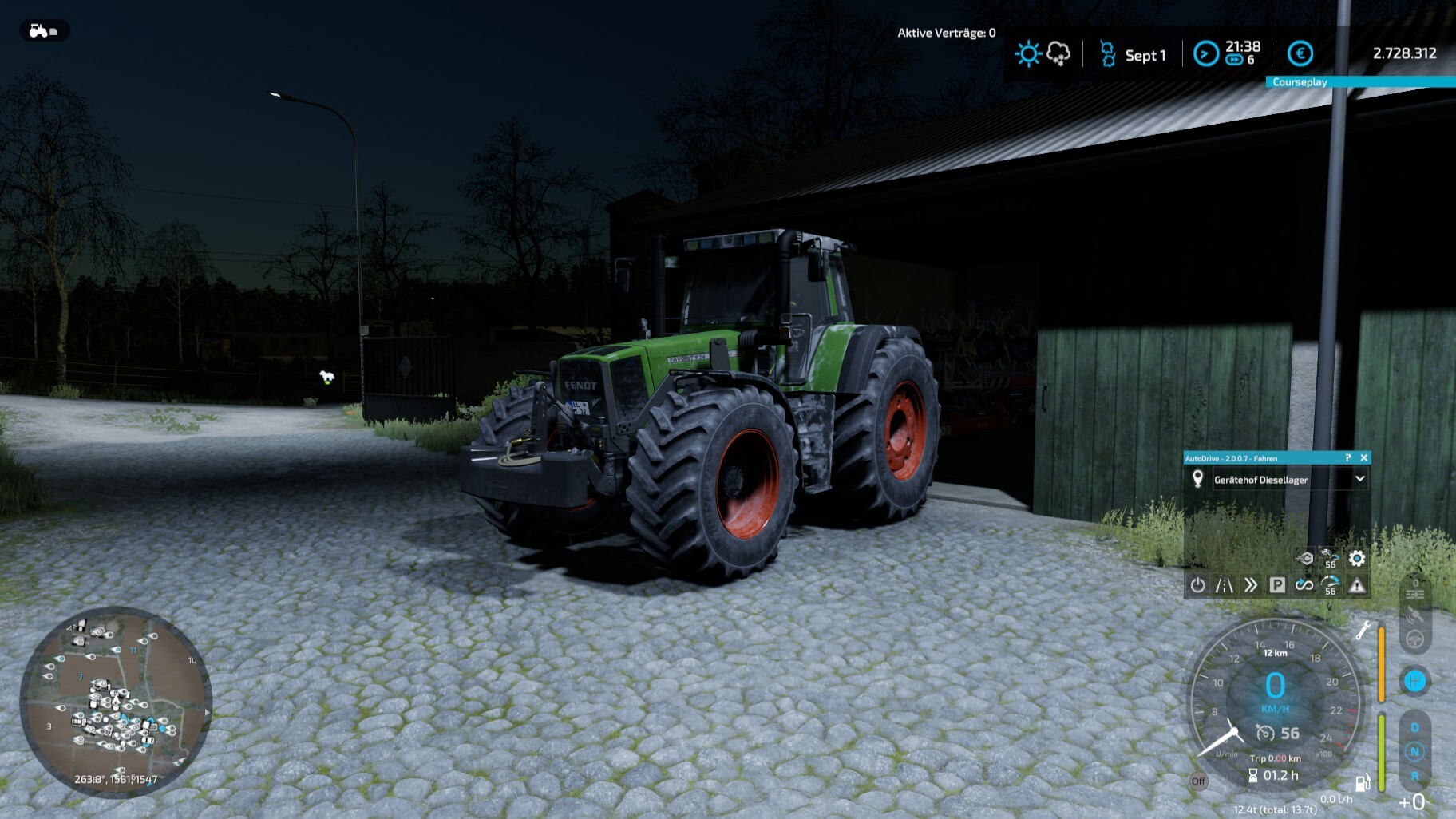This screenshot has width=1456, height=819.
Task: Open AutoDrive gear settings
Action: (x=1356, y=558)
